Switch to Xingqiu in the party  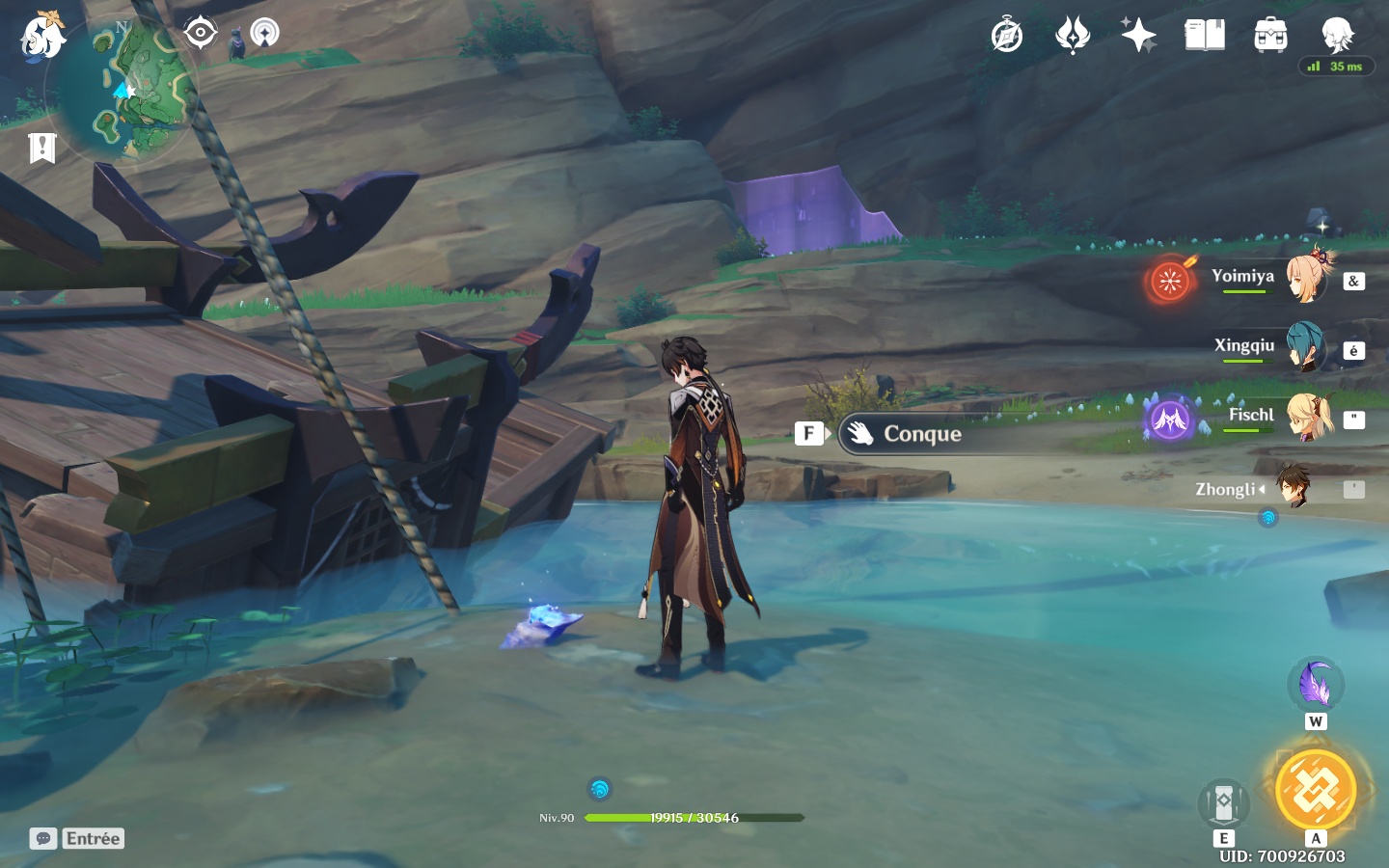tap(1306, 348)
